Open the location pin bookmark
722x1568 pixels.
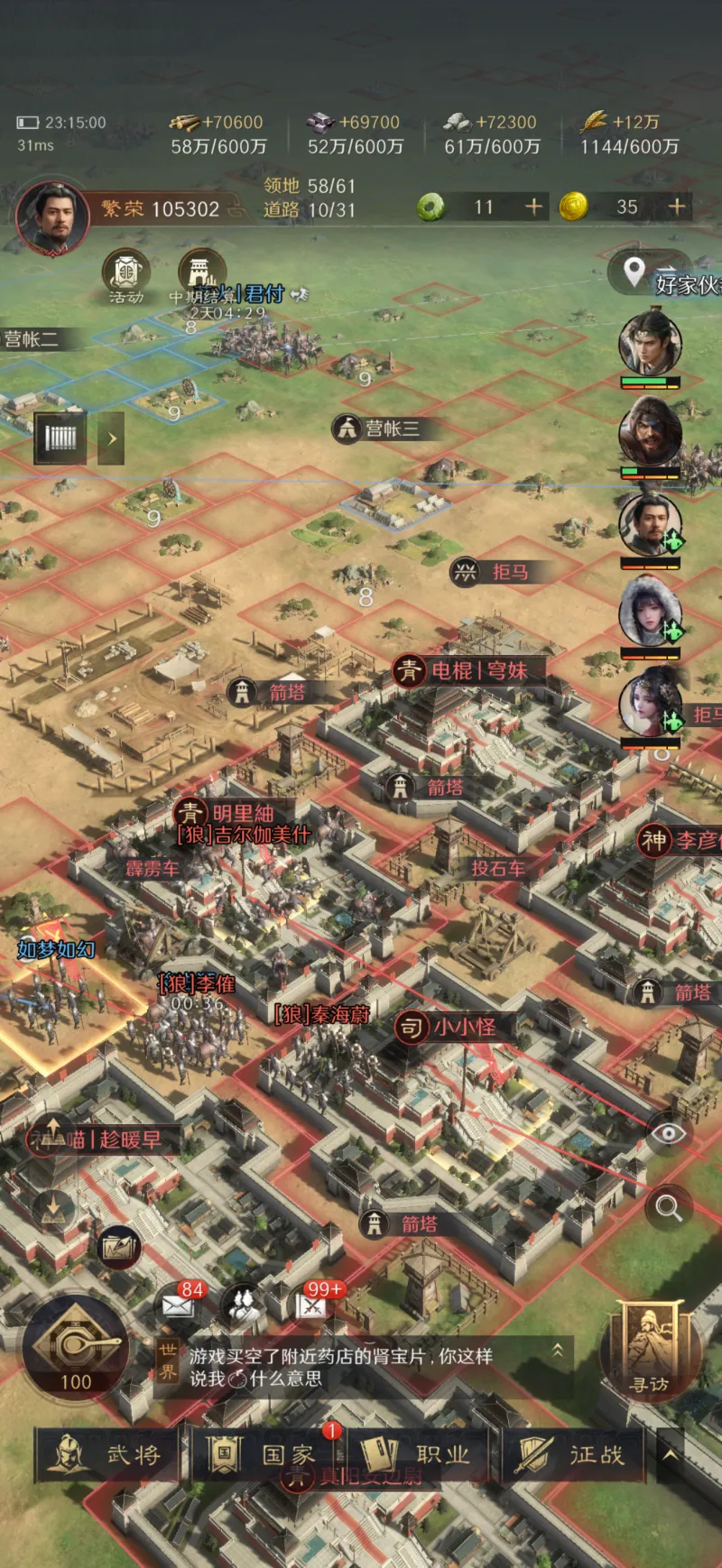pos(634,270)
